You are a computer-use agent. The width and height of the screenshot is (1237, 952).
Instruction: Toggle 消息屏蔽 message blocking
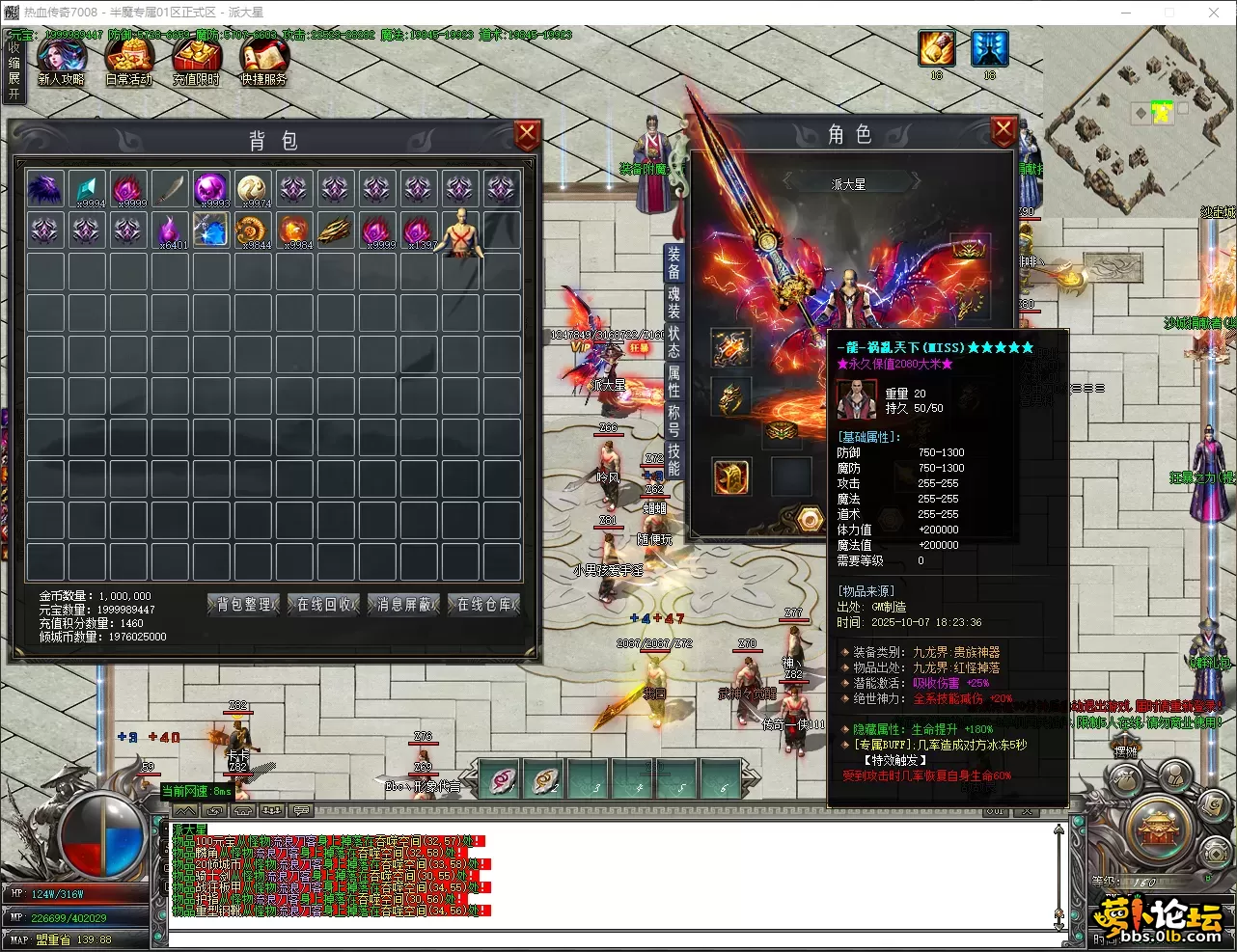coord(403,605)
